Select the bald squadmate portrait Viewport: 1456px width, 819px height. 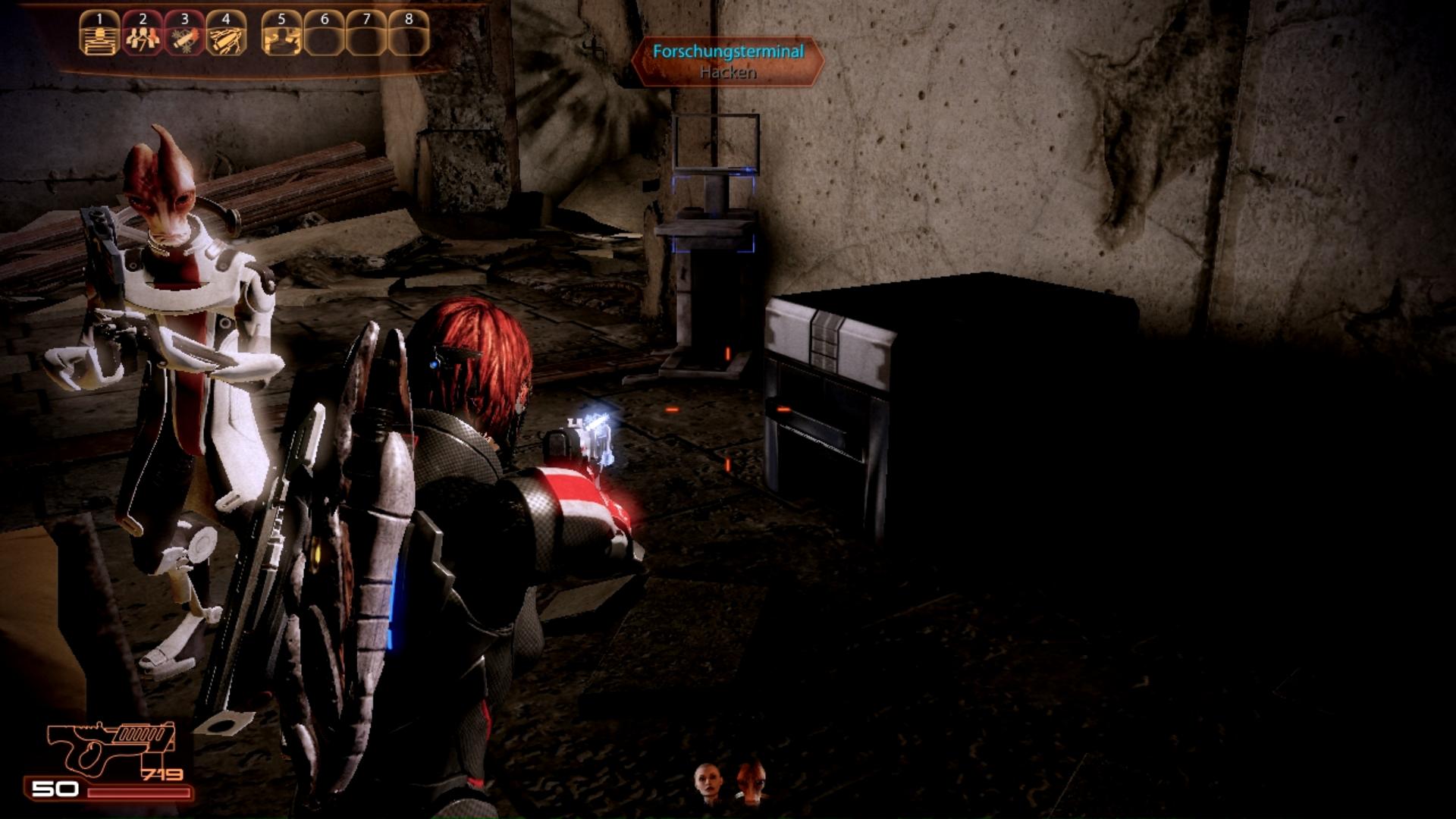[x=708, y=783]
